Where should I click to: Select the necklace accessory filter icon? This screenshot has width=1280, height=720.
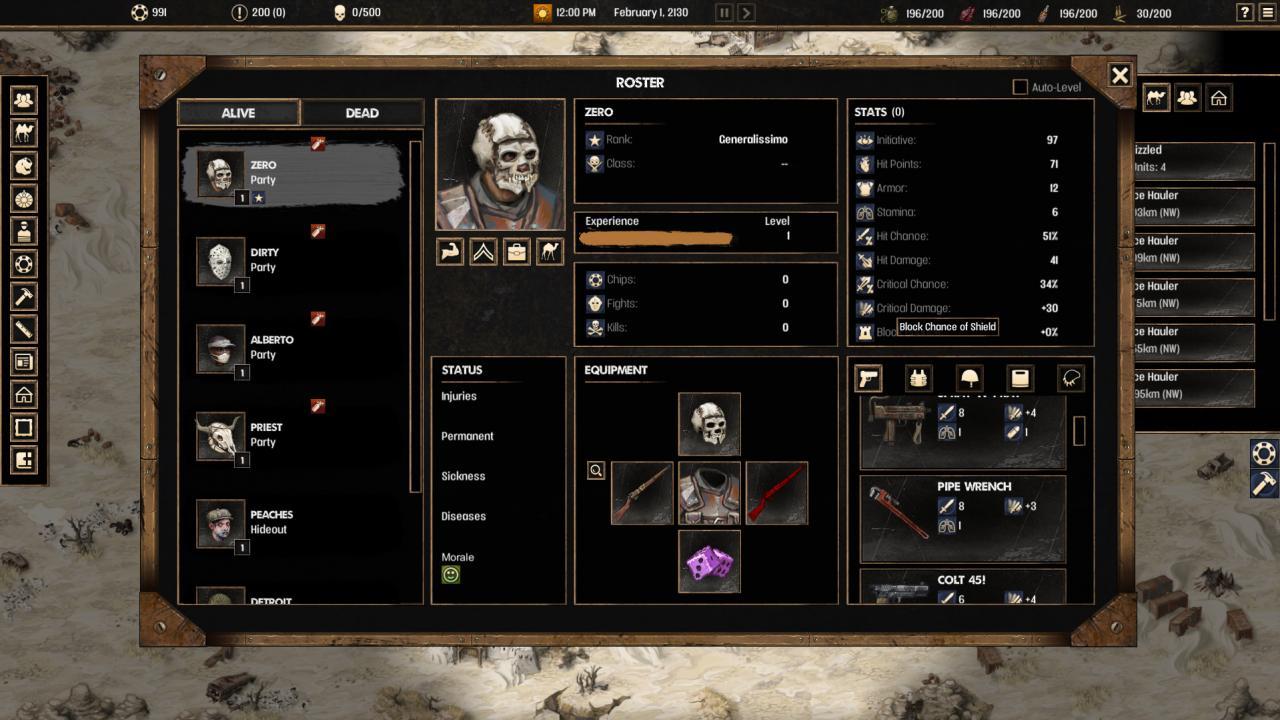(x=1069, y=378)
